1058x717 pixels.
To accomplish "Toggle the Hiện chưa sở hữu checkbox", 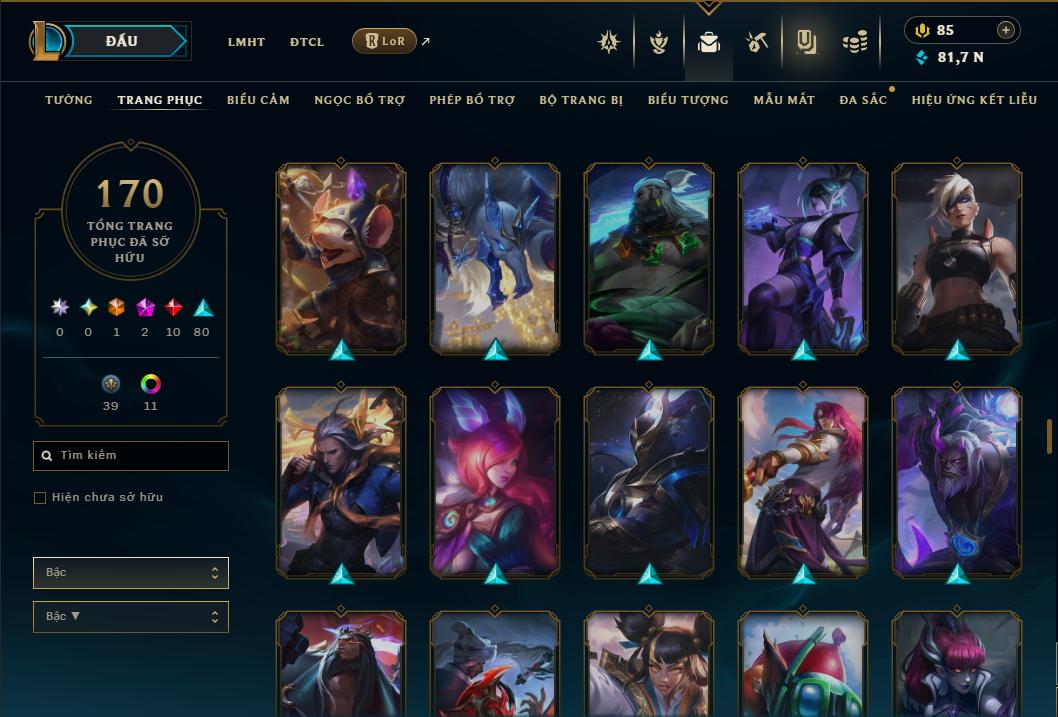I will (x=40, y=498).
